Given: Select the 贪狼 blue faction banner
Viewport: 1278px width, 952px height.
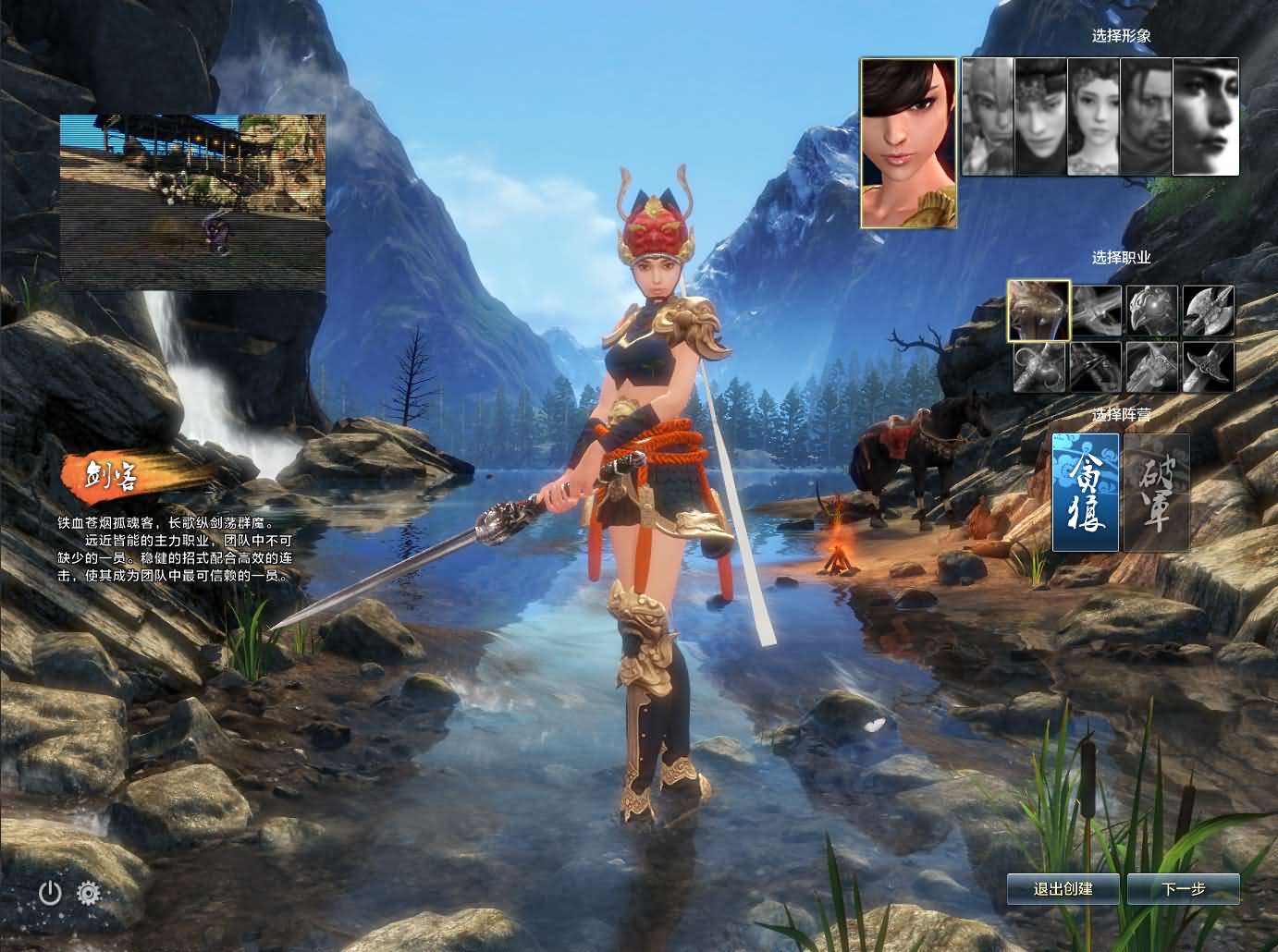Looking at the screenshot, I should [x=1086, y=492].
